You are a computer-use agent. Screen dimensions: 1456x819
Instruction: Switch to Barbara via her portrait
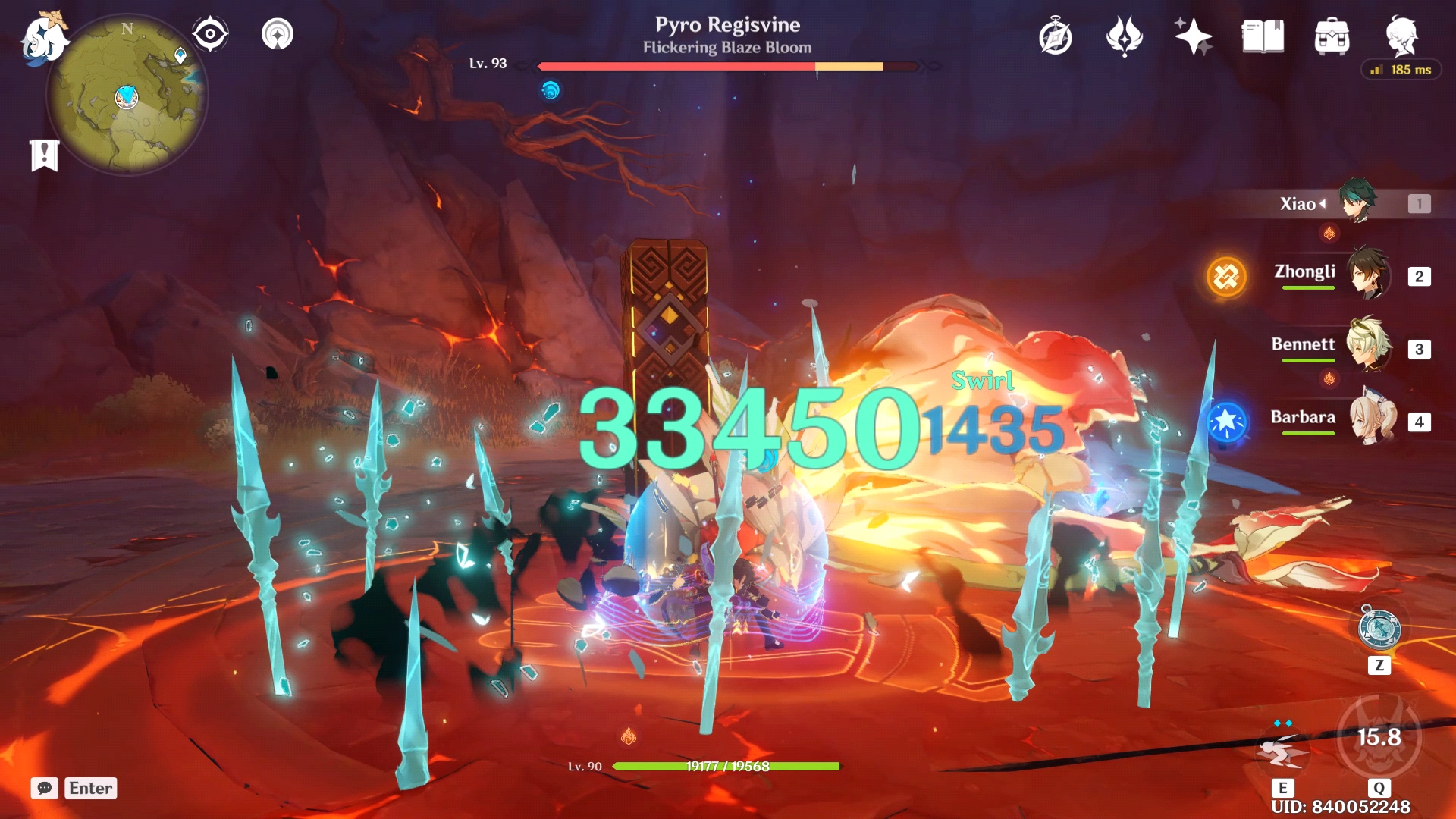(1374, 422)
